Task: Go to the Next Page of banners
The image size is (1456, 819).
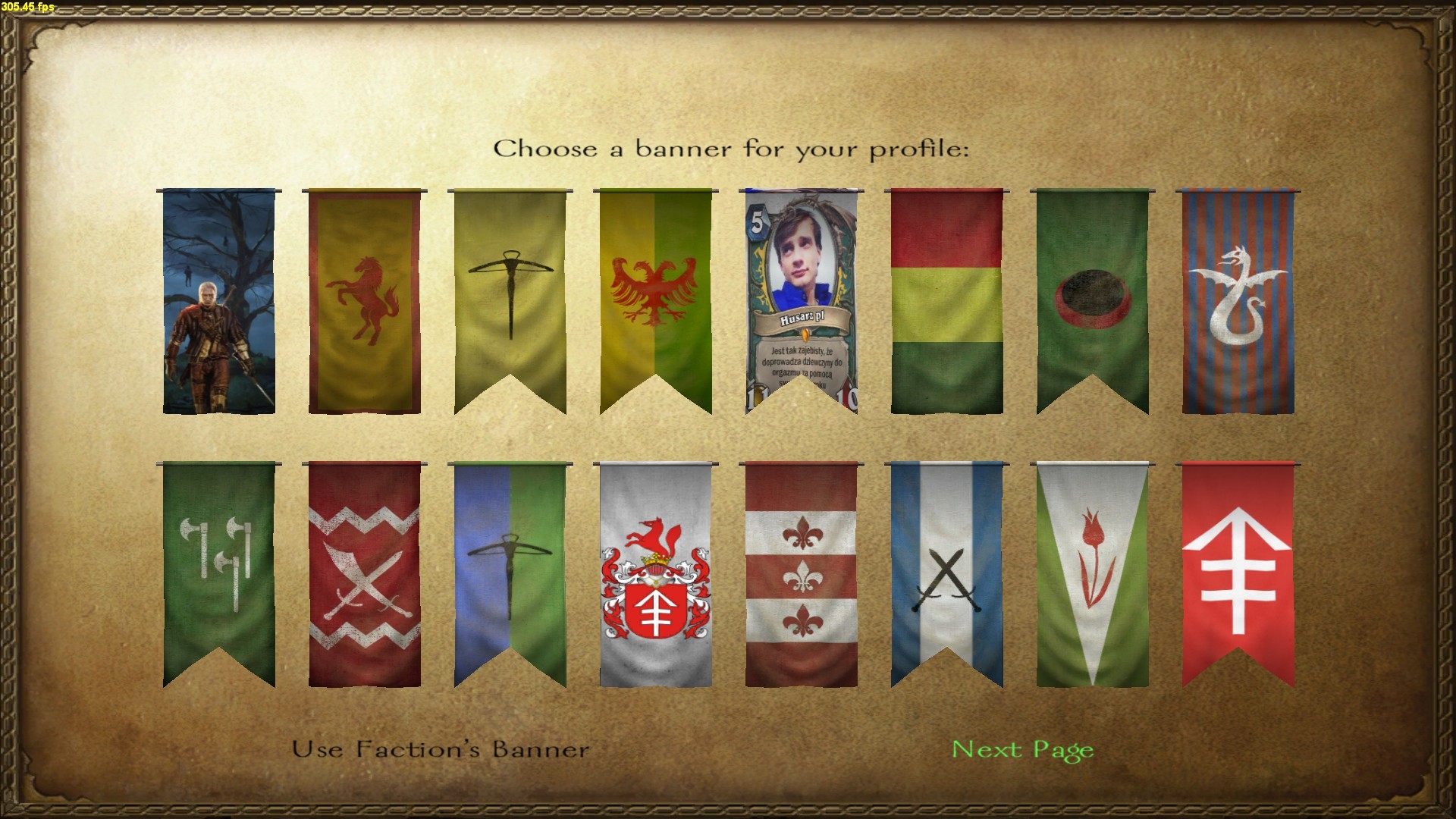Action: click(1022, 750)
